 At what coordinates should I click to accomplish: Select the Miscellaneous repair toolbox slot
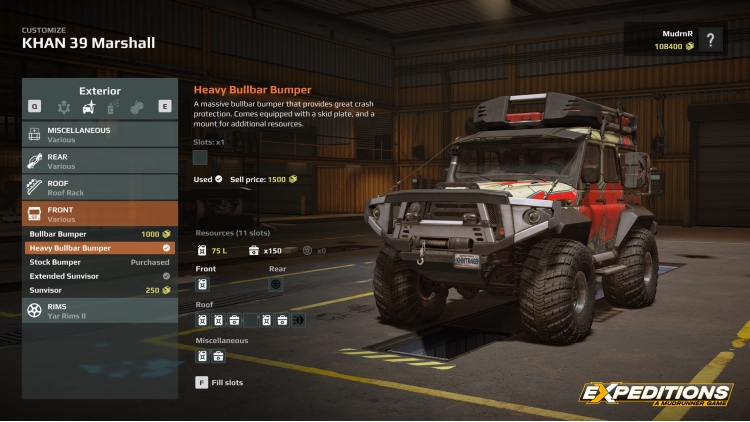218,356
